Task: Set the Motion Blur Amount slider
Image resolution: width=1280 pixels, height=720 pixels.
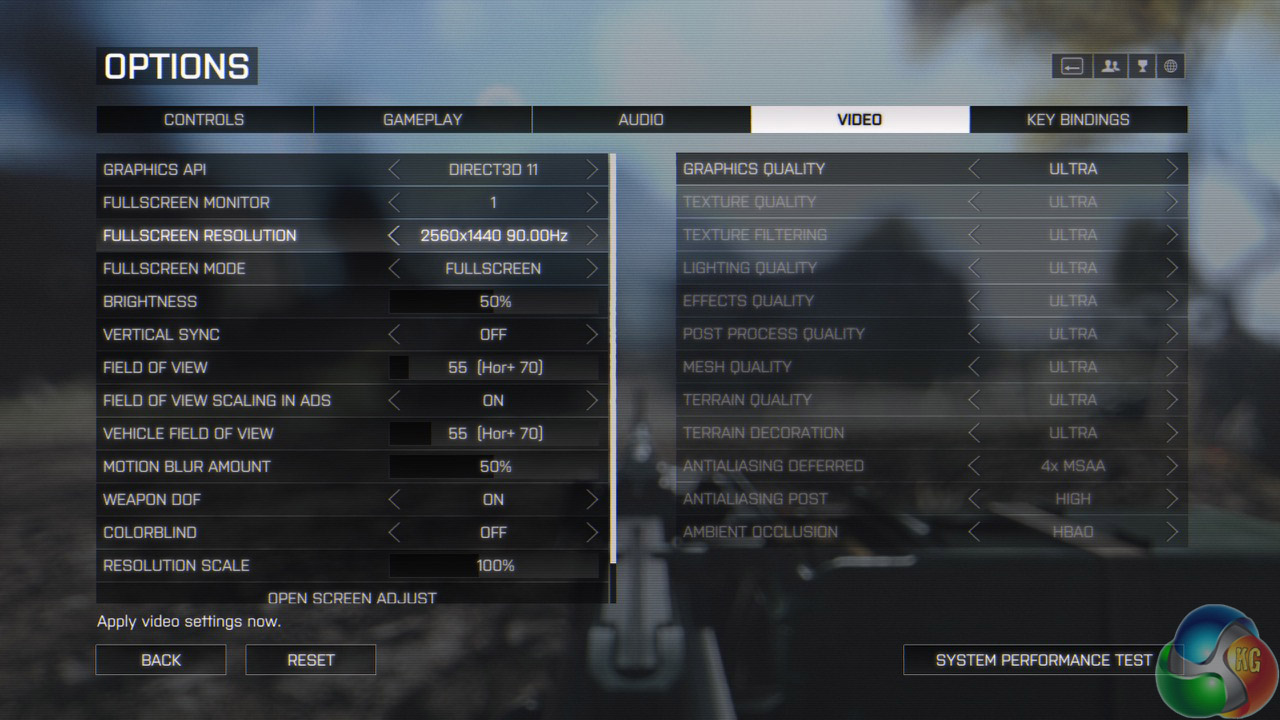Action: pos(494,467)
